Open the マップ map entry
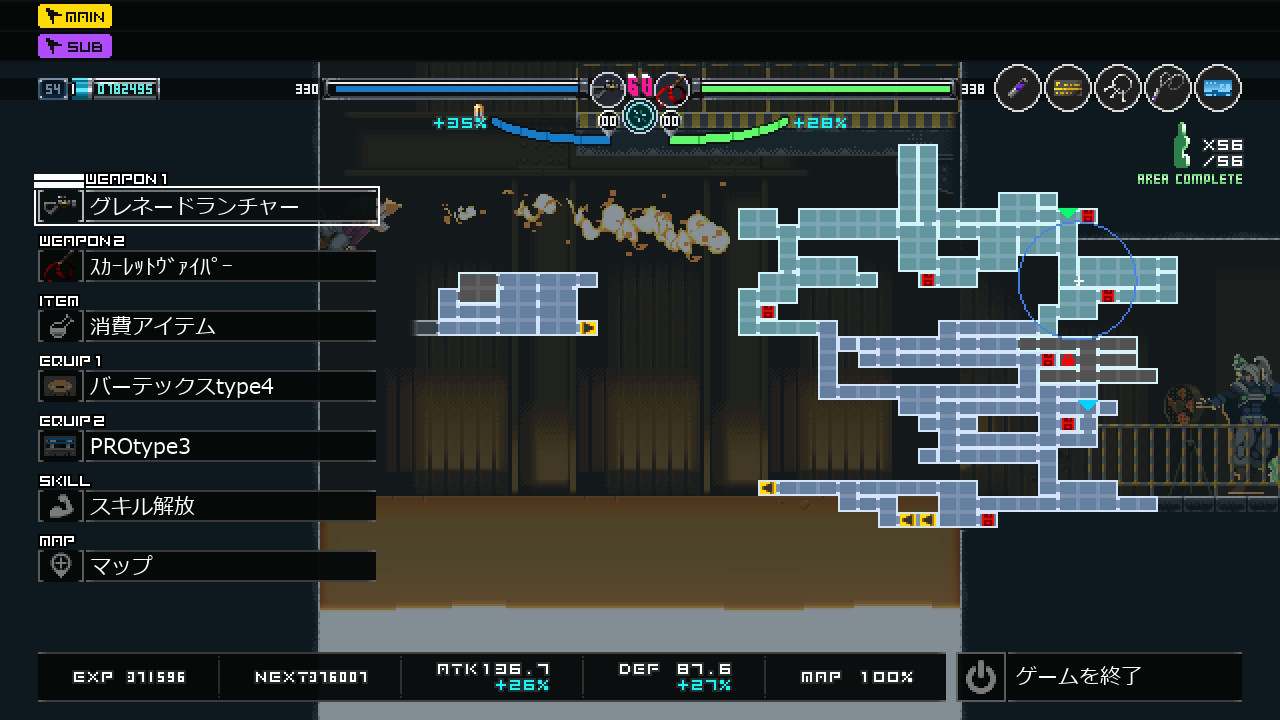 tap(207, 566)
